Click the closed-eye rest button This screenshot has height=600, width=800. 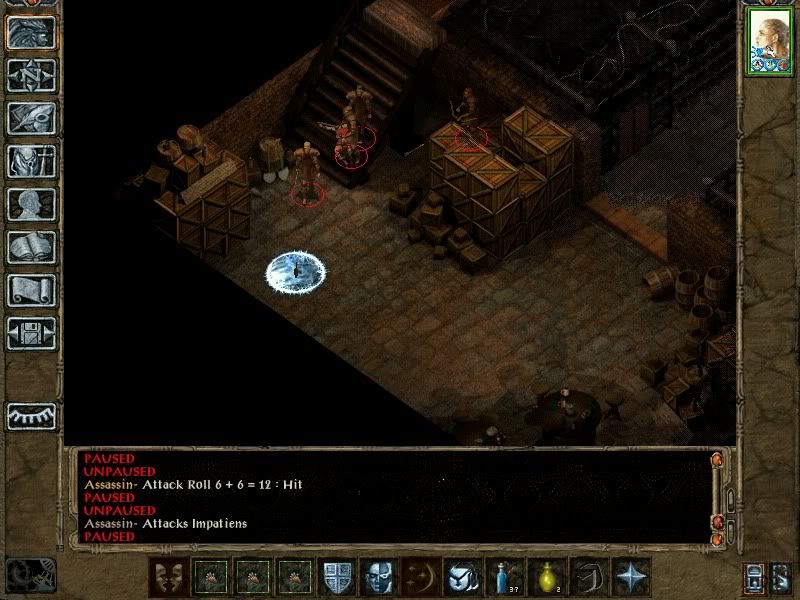point(31,415)
